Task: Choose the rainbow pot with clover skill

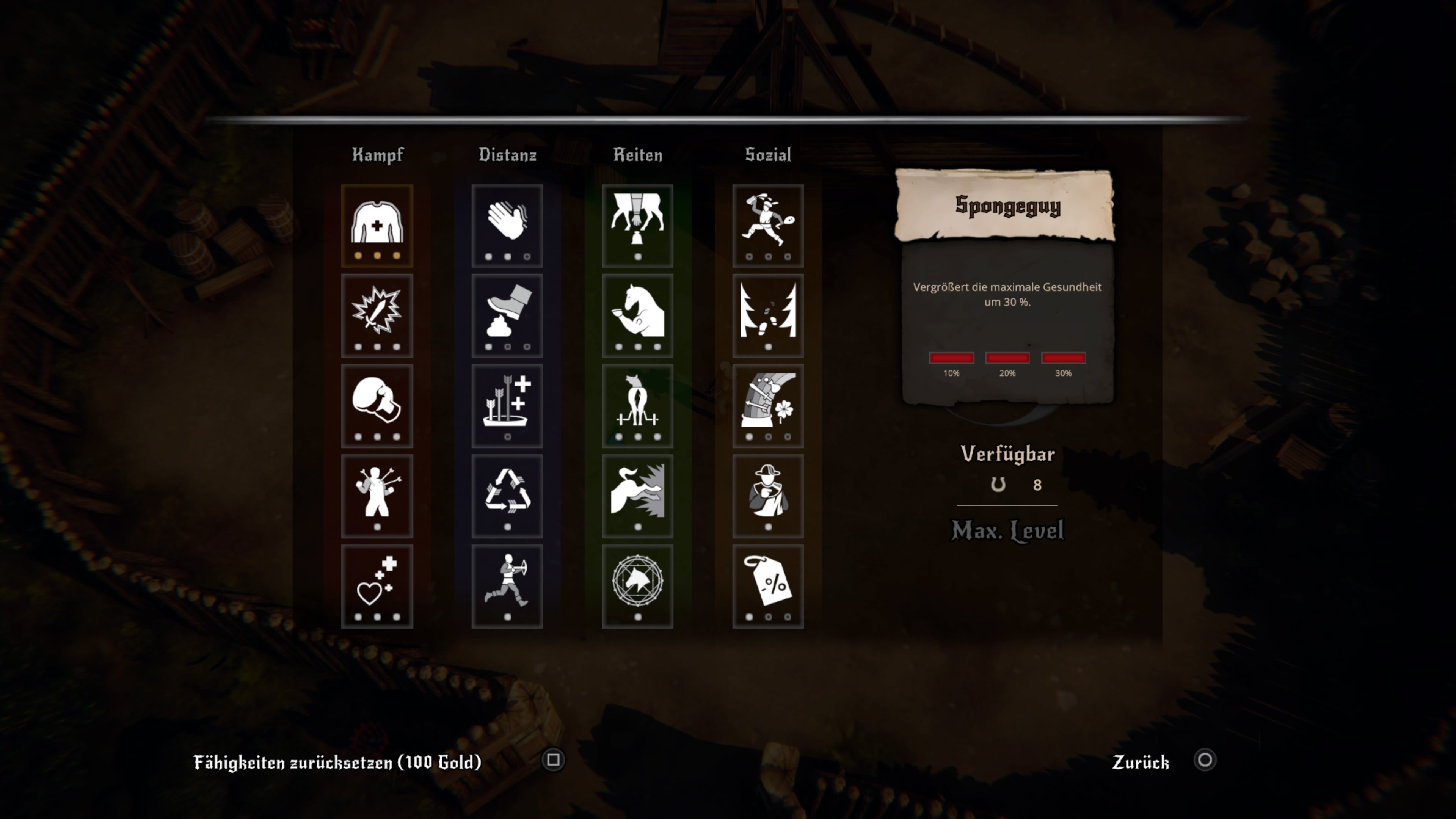Action: 767,405
